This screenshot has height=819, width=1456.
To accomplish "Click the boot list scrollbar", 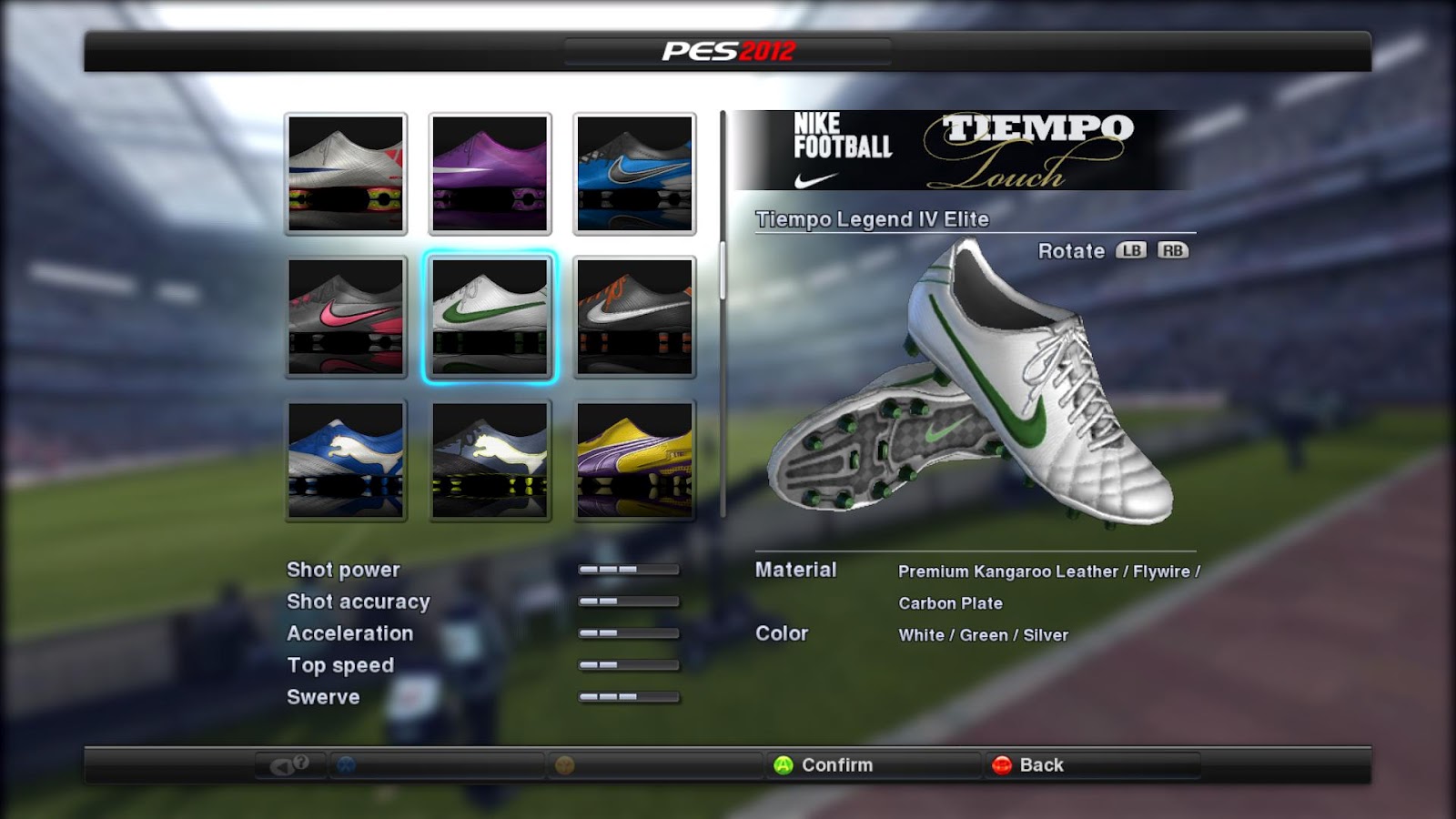I will (723, 270).
